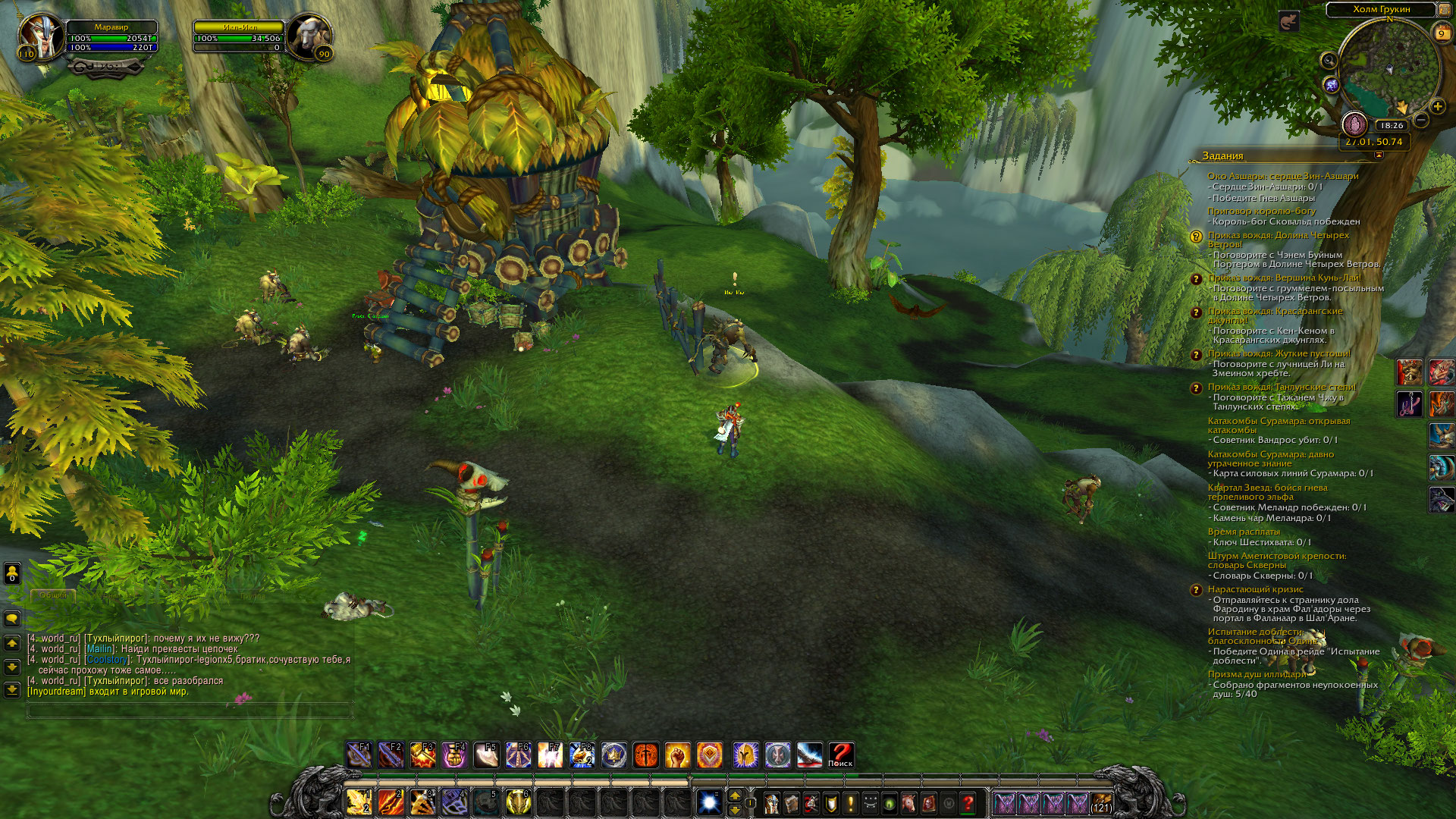The image size is (1456, 819).
Task: Open the backpack showing 121 free slots
Action: point(1101,802)
